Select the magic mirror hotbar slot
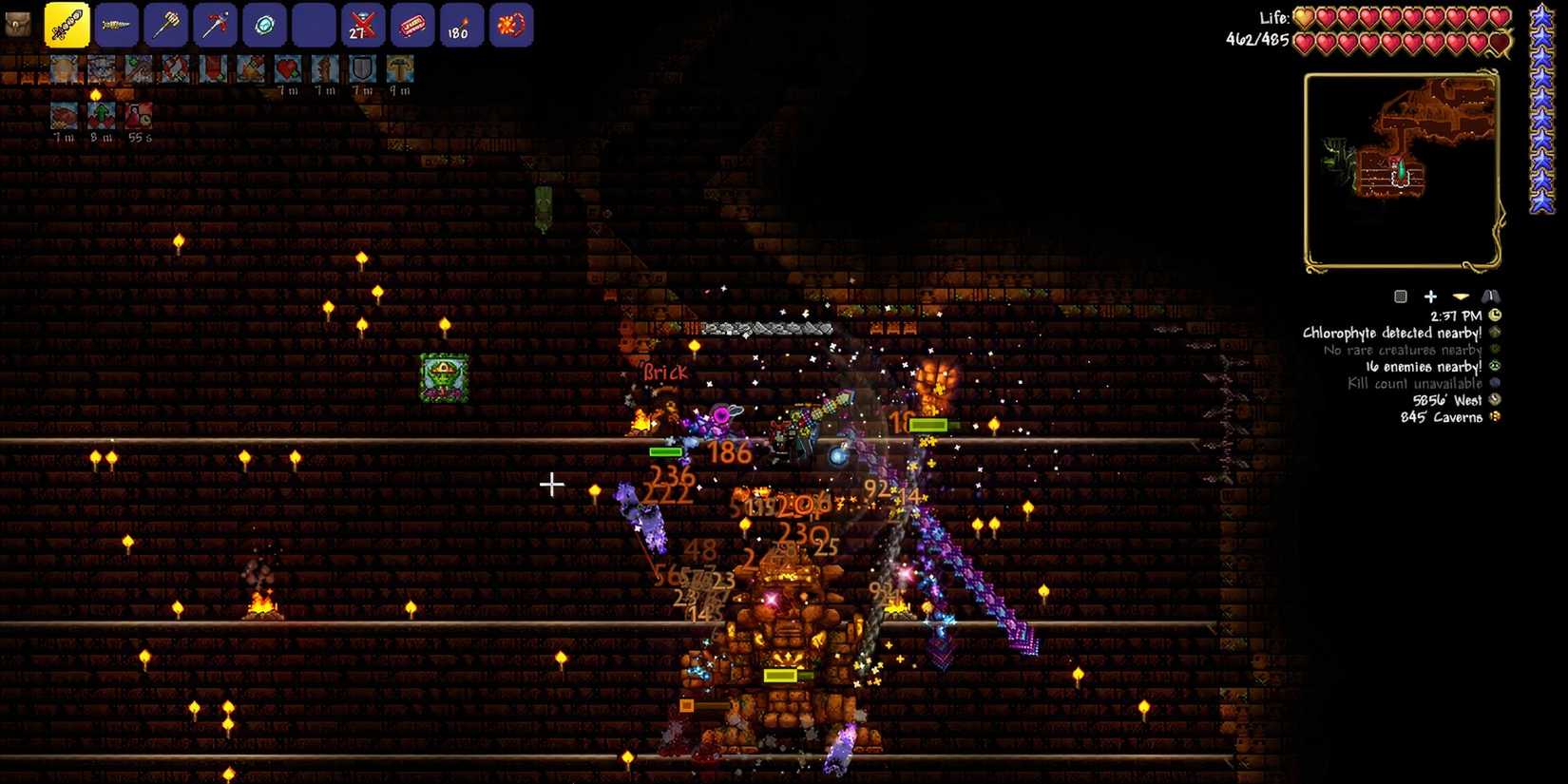 coord(265,25)
